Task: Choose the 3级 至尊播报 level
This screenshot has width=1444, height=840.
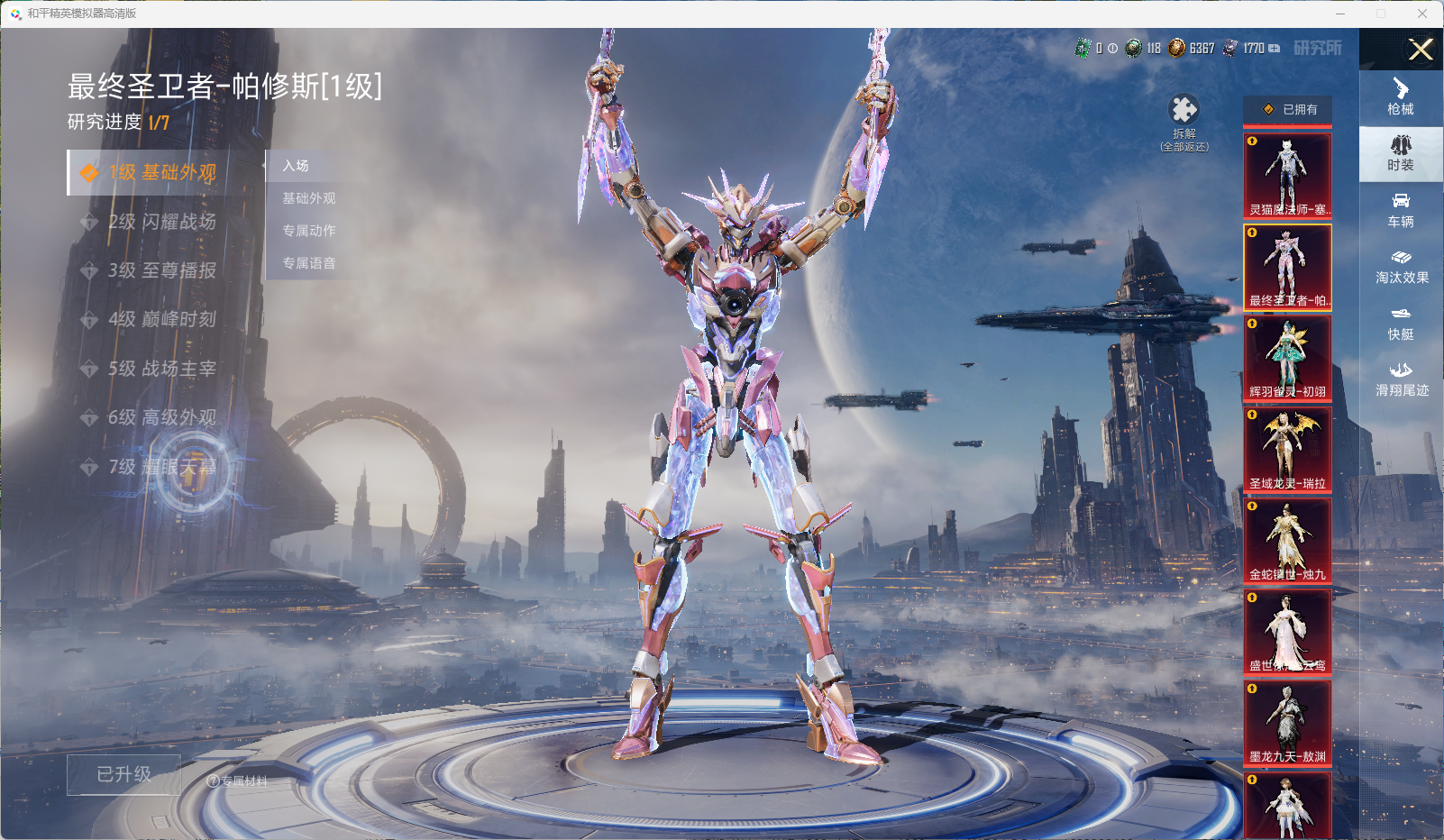Action: point(162,270)
